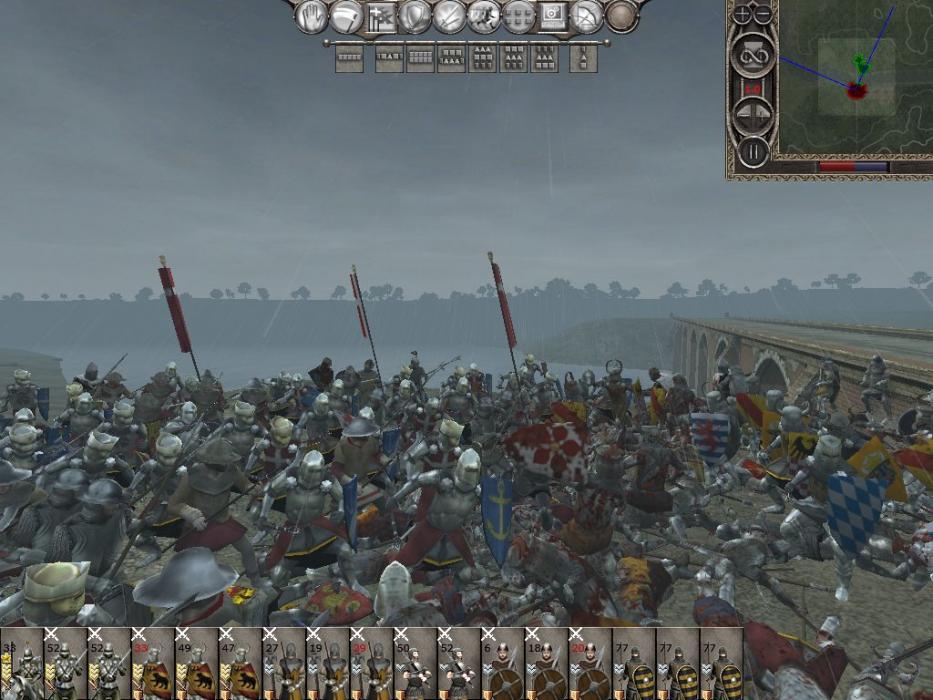Click the halt order hand icon
This screenshot has width=933, height=700.
313,16
